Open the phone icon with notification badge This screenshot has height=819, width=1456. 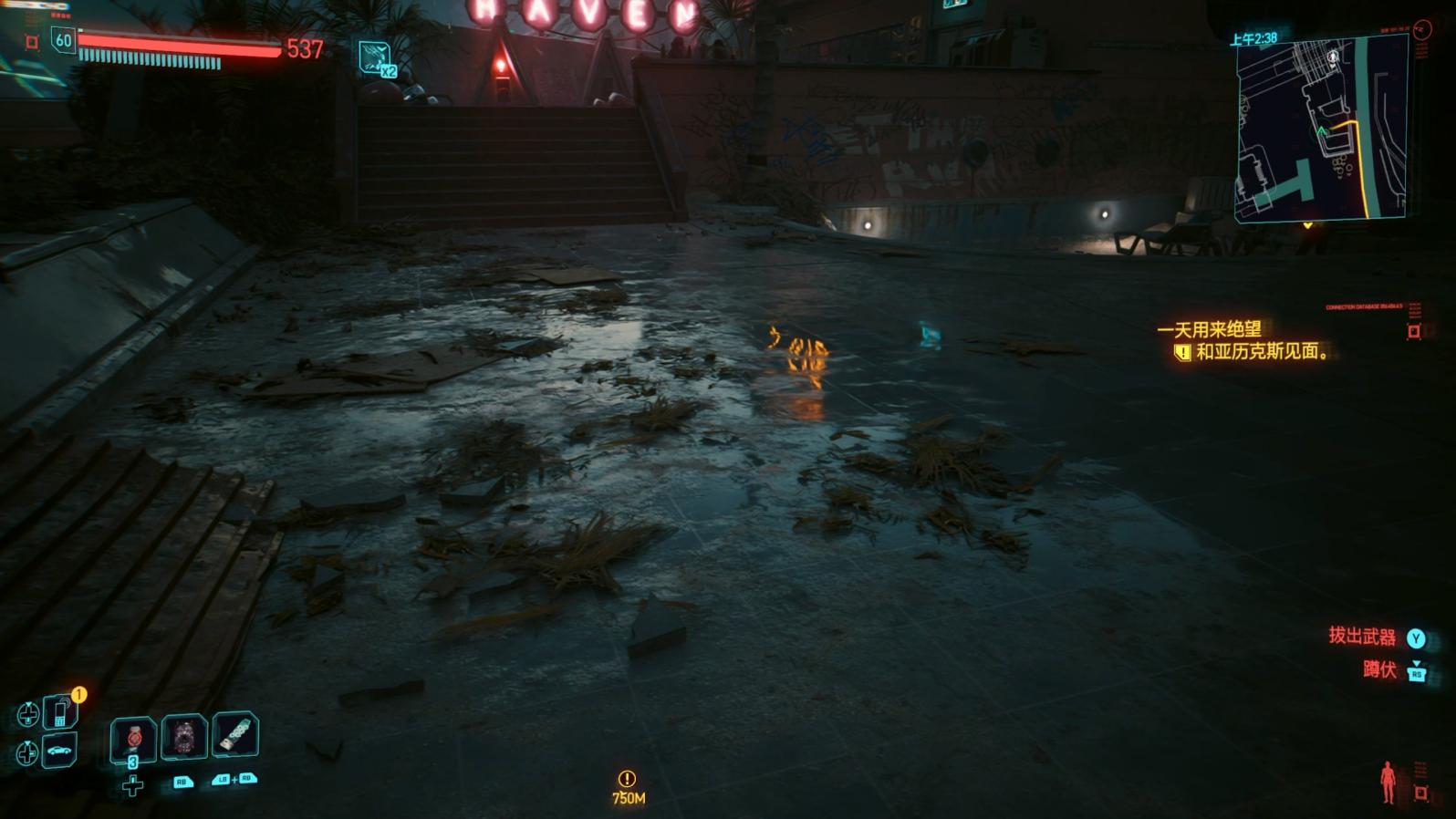[x=60, y=711]
